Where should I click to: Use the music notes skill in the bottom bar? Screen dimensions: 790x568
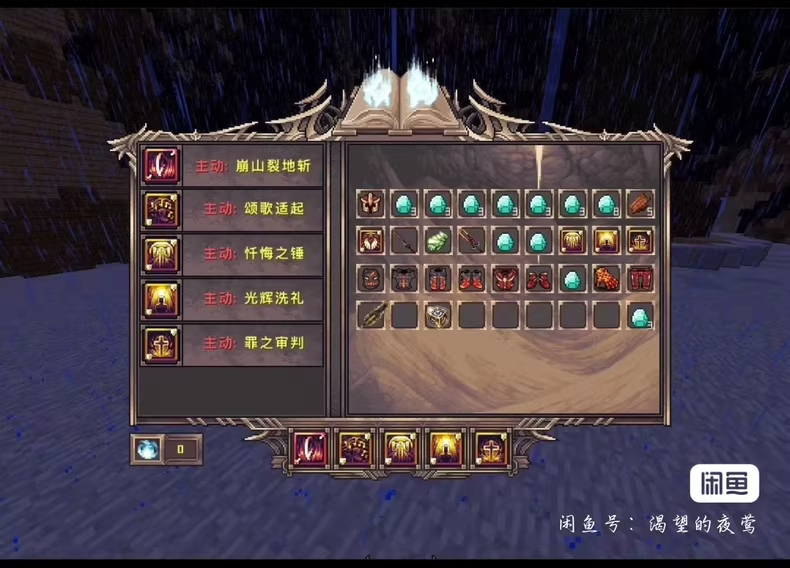pos(355,449)
